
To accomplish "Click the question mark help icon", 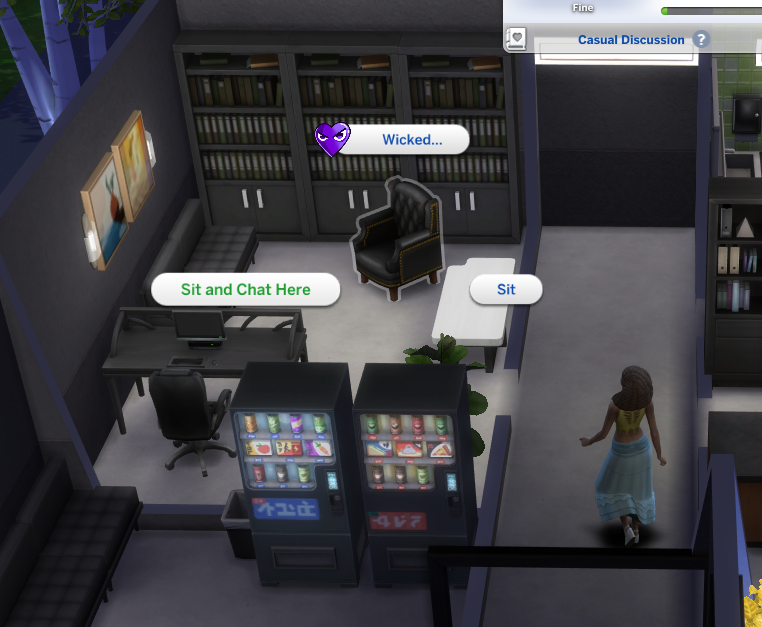I will click(x=702, y=40).
